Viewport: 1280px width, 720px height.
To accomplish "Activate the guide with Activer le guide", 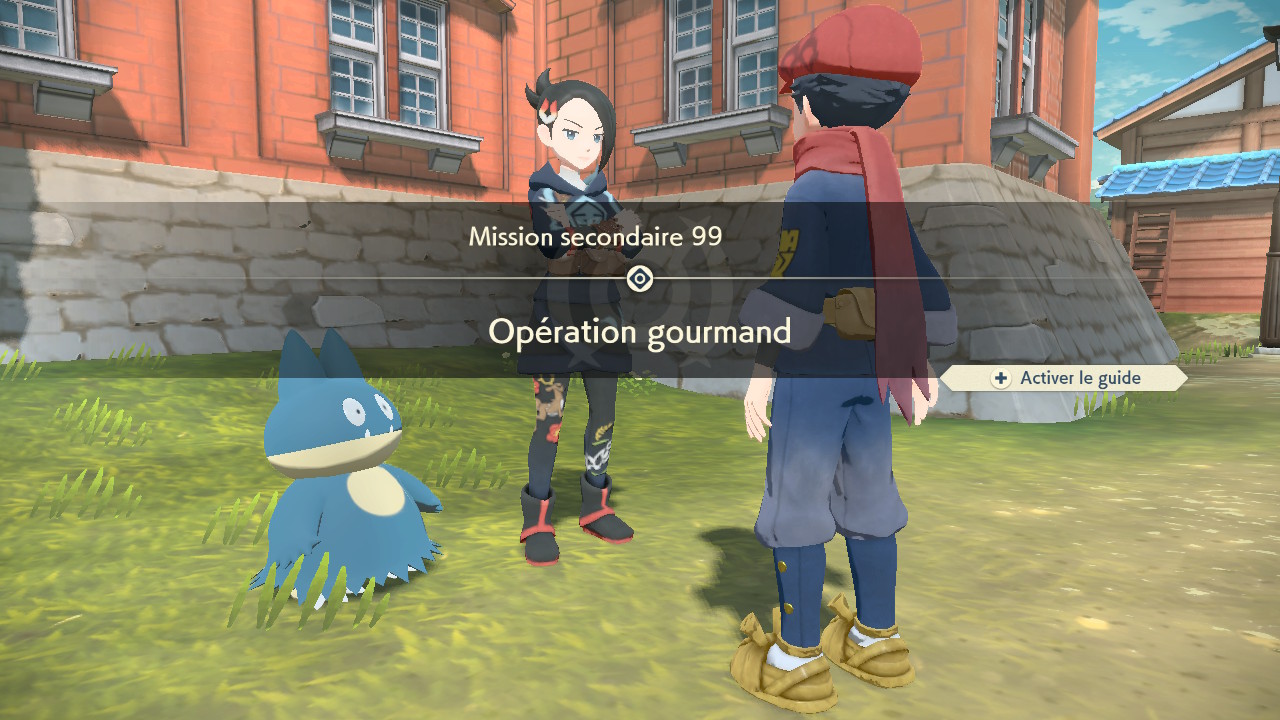I will pos(1066,378).
